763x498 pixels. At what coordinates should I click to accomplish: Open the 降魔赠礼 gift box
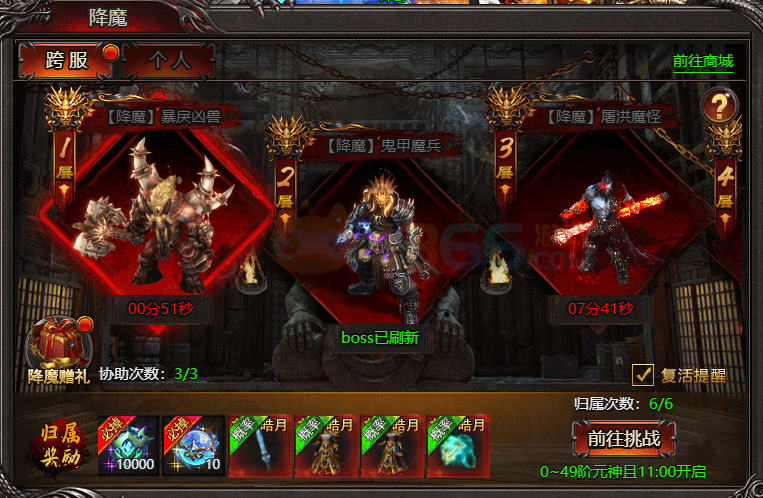pos(59,345)
